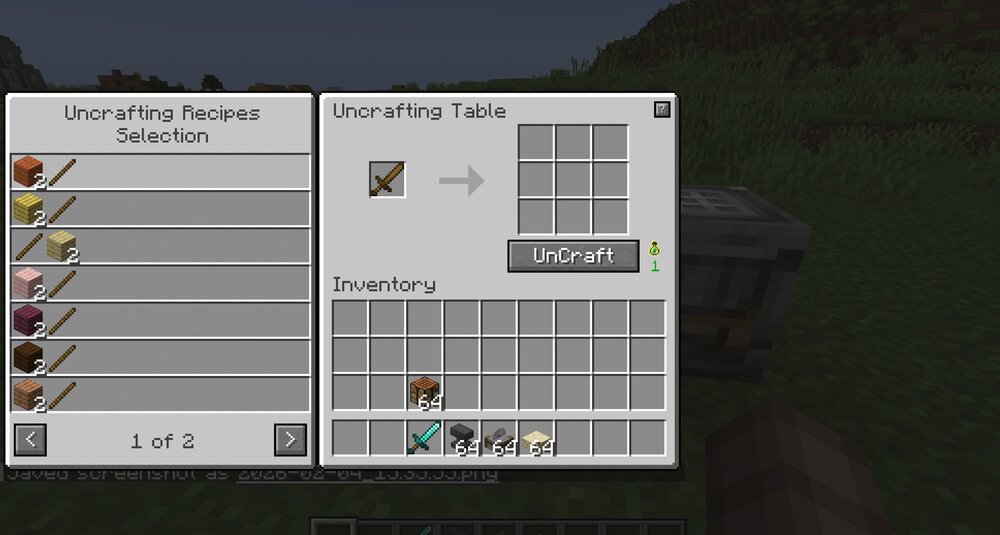Grab the grindstone stack from the hotbar
The image size is (1000, 535).
click(x=500, y=438)
